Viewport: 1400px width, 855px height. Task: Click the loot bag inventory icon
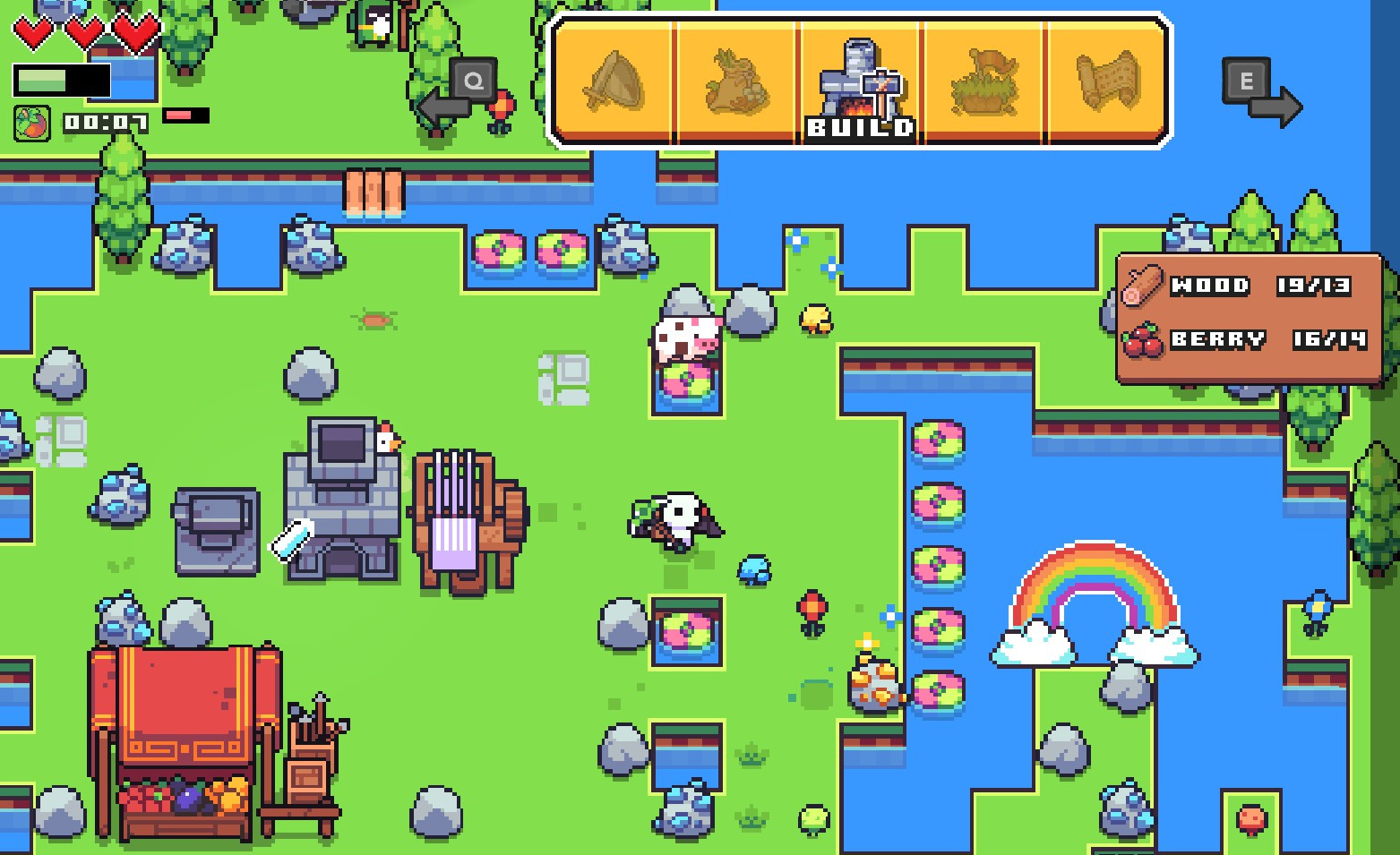(x=737, y=81)
